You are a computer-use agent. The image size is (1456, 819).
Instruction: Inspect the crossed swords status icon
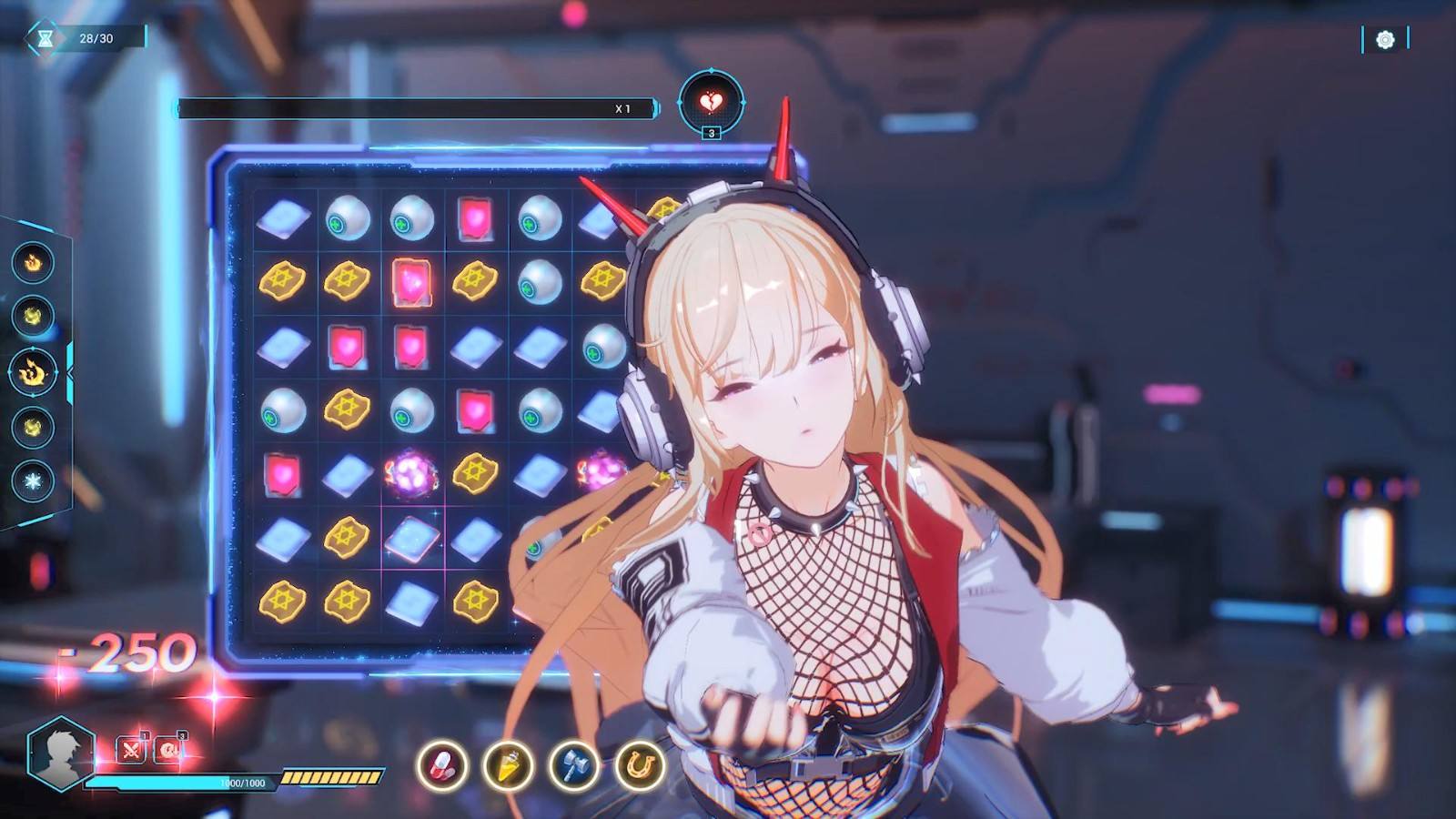click(x=132, y=750)
